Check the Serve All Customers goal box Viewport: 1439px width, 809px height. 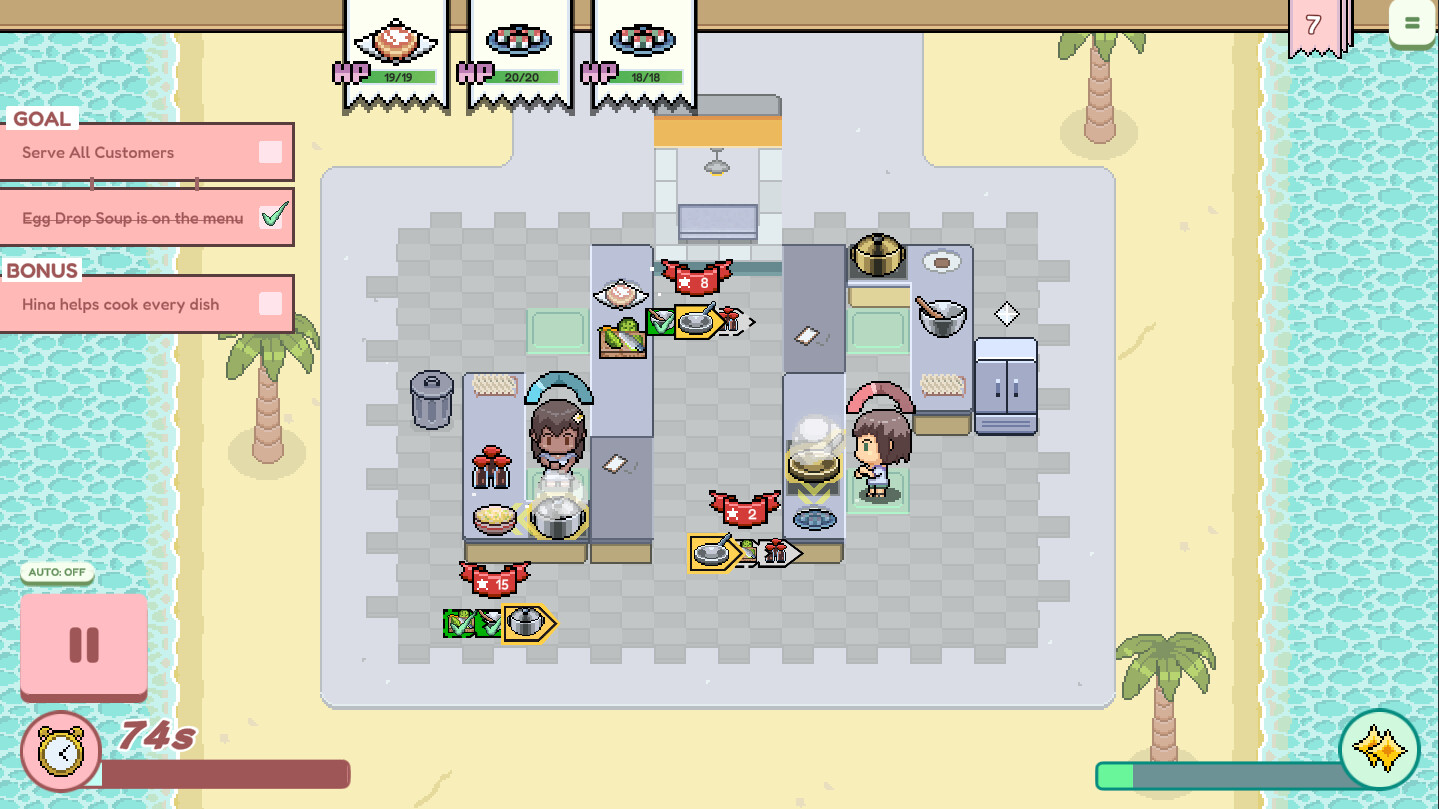tap(268, 151)
